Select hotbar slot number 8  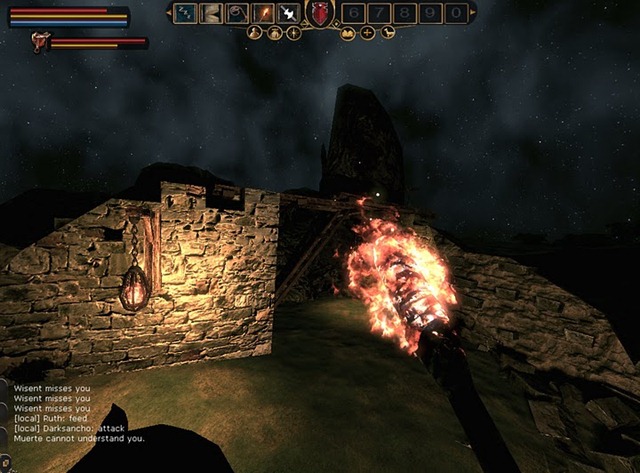(x=404, y=13)
